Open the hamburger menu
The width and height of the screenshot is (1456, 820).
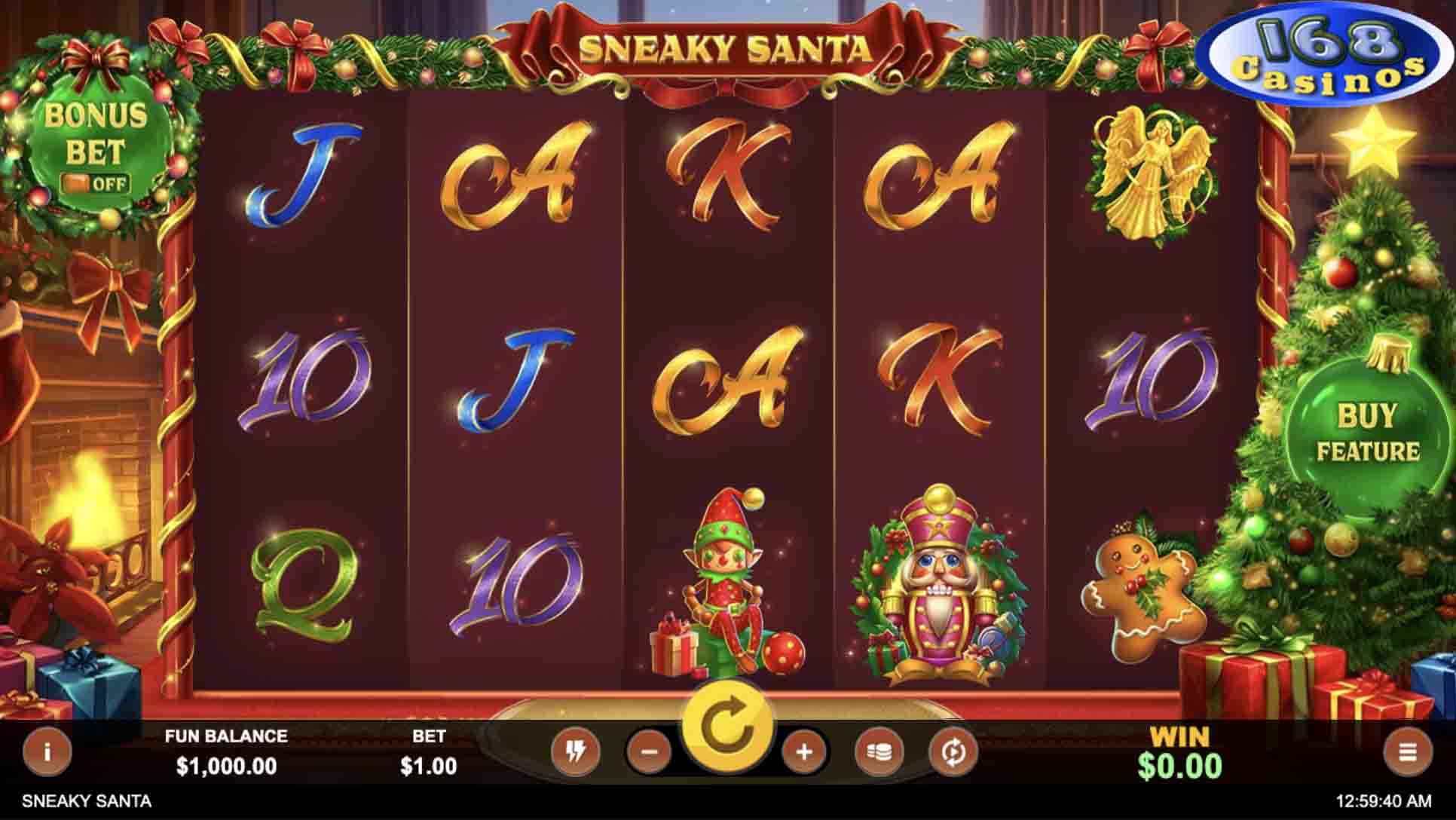tap(1407, 751)
